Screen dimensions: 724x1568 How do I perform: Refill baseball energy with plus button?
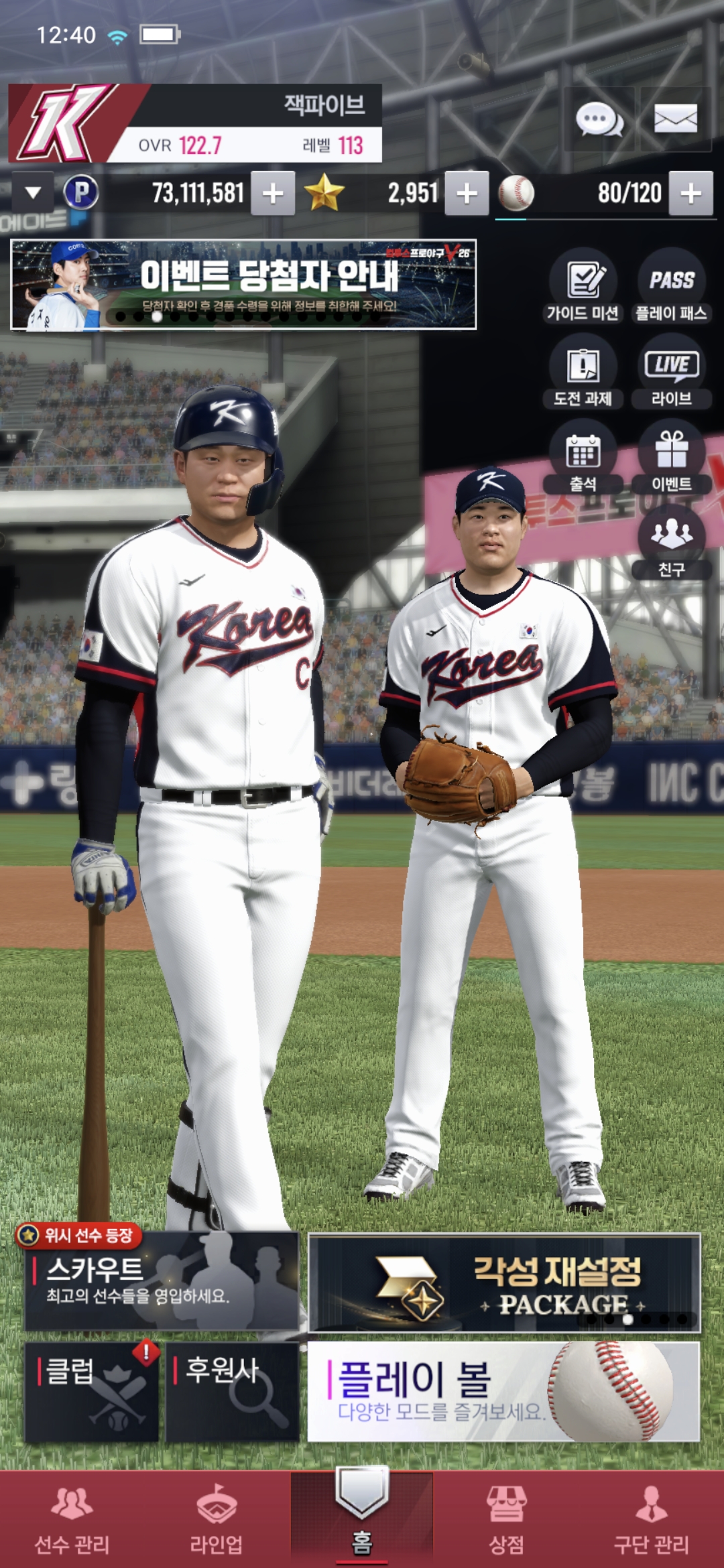click(691, 194)
